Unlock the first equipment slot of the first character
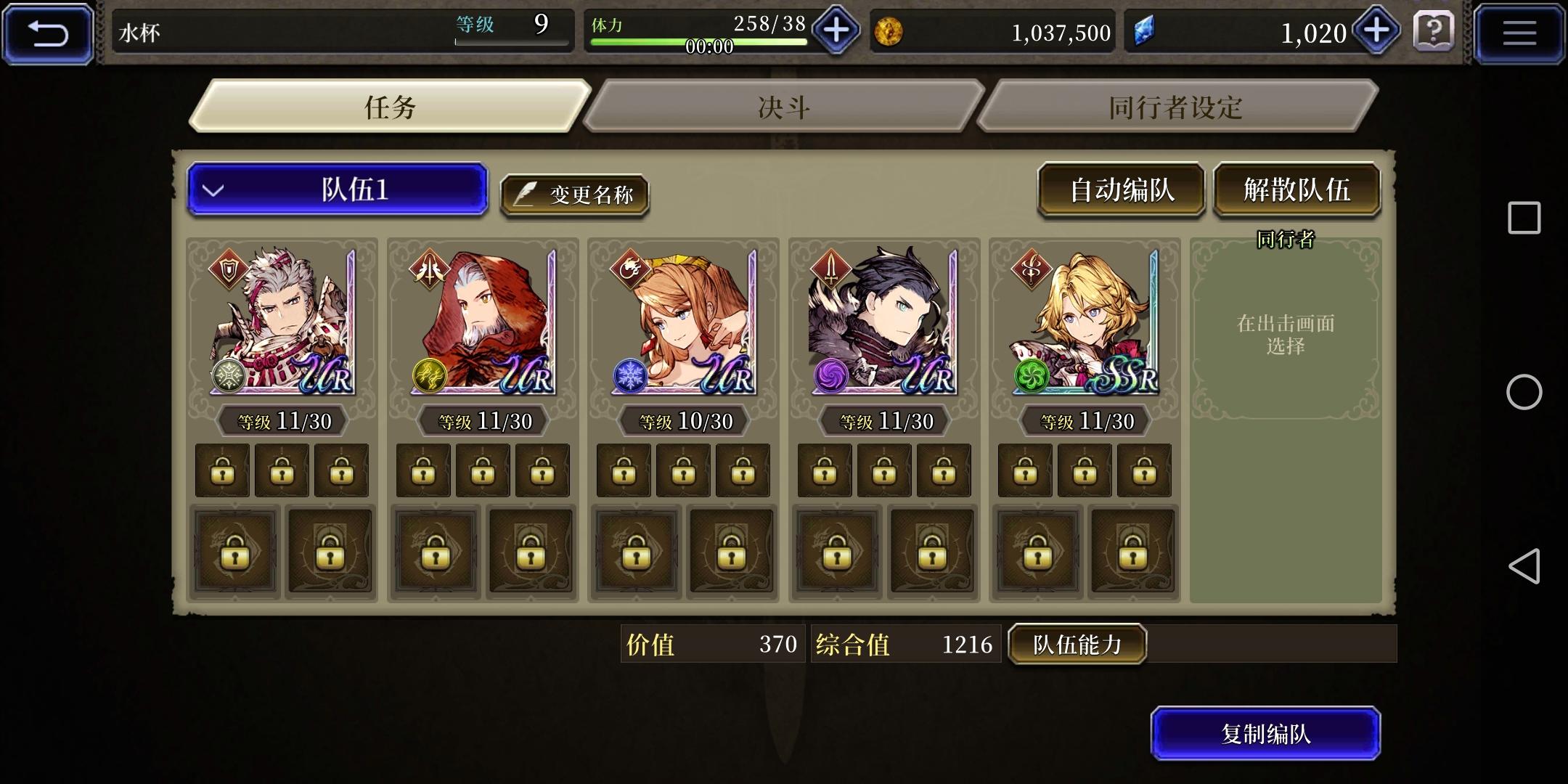 (x=222, y=470)
